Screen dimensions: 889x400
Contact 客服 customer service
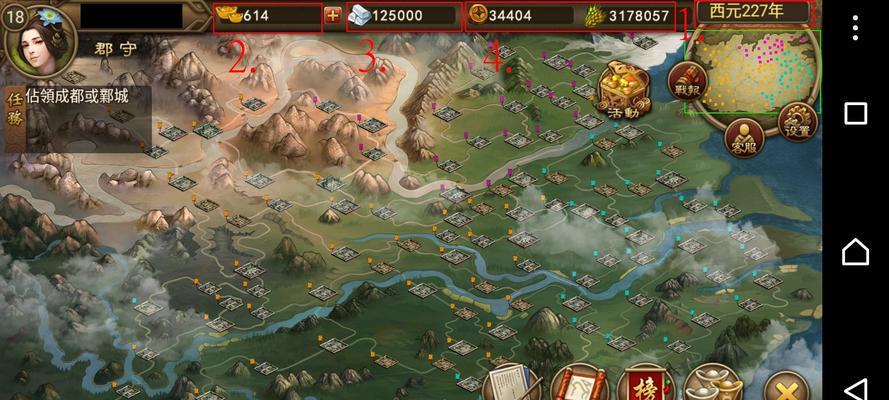744,137
